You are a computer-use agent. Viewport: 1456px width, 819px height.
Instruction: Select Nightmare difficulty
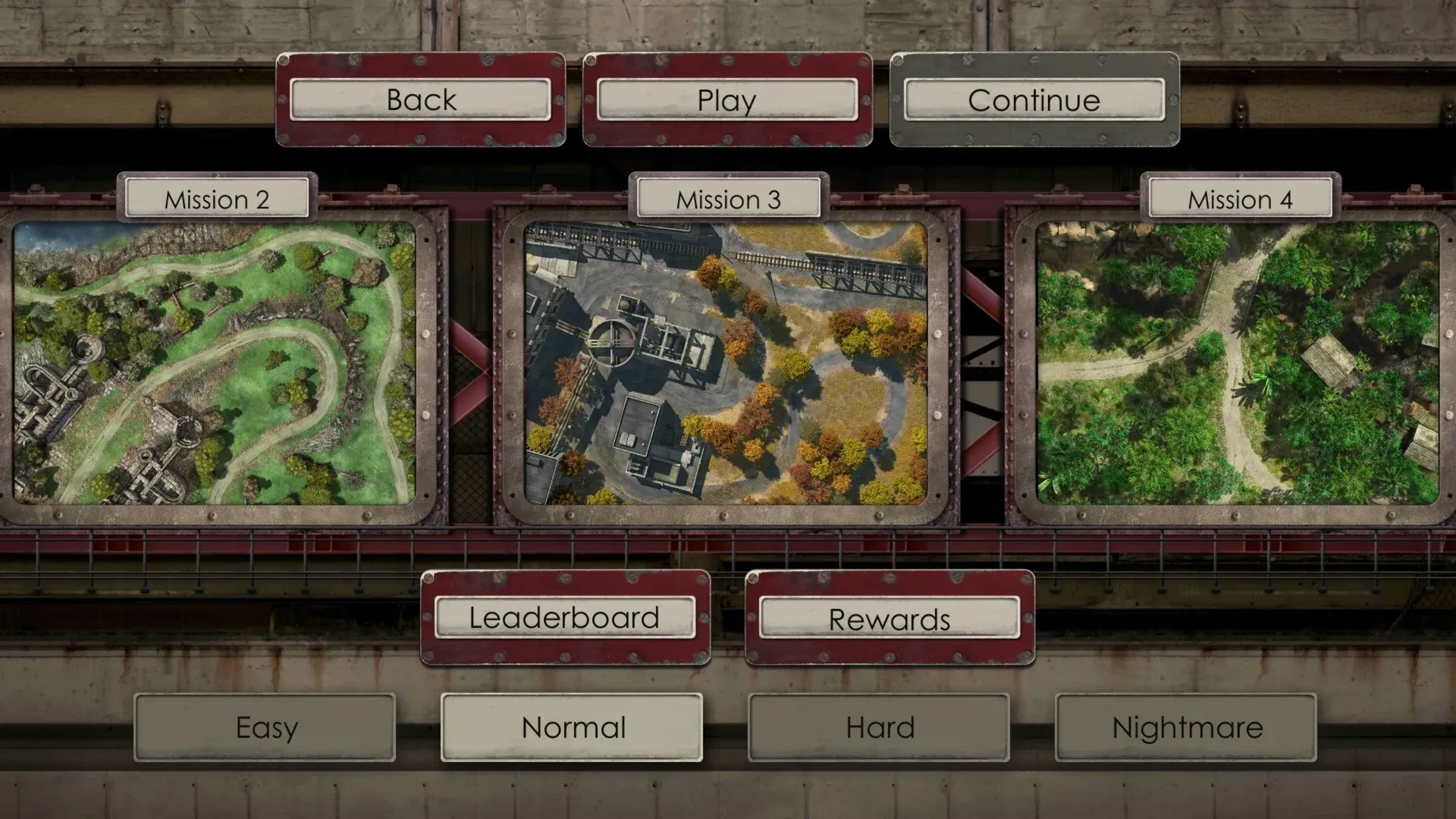(x=1186, y=728)
